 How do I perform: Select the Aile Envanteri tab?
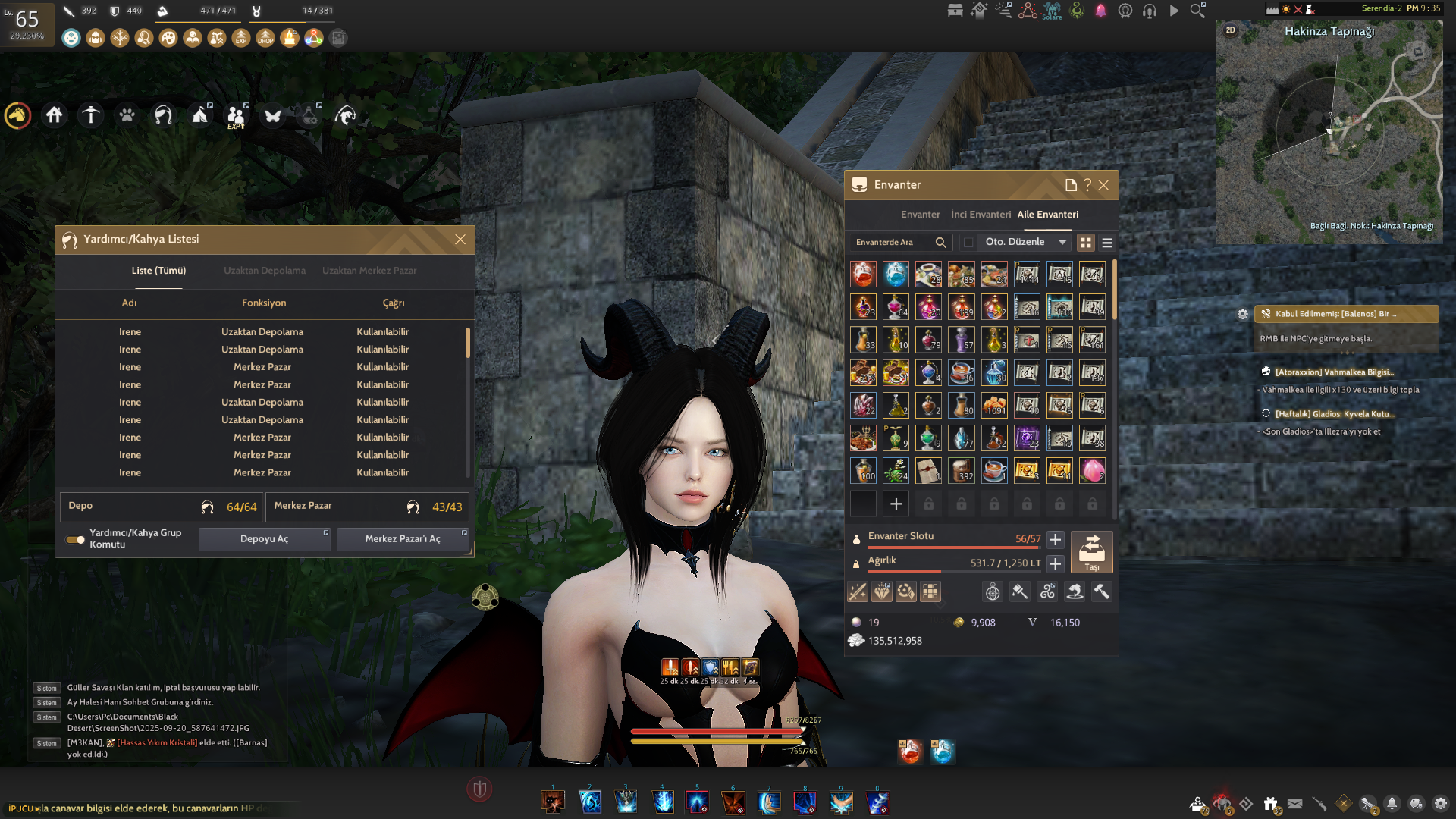(1047, 215)
